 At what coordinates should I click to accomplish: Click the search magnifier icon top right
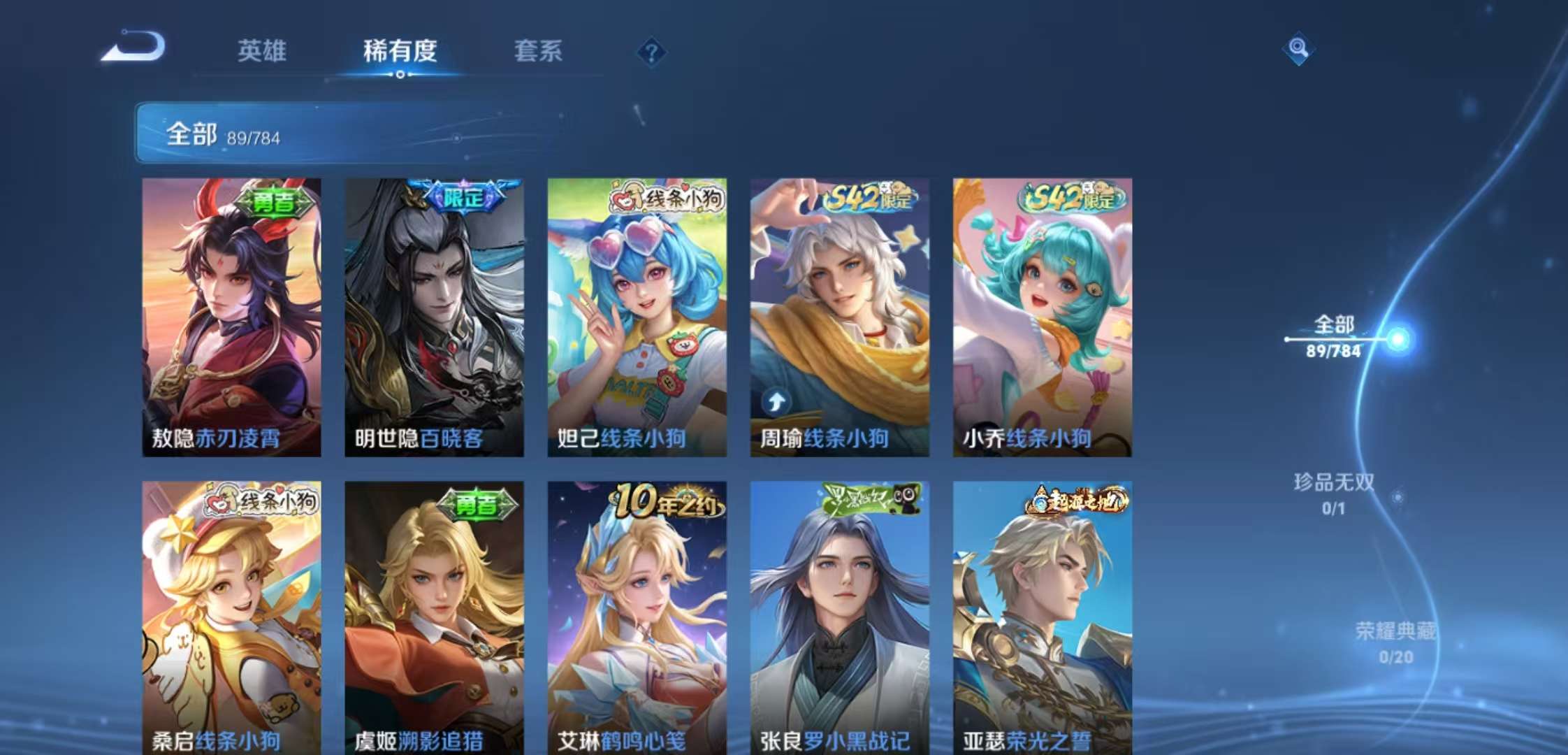[1298, 49]
